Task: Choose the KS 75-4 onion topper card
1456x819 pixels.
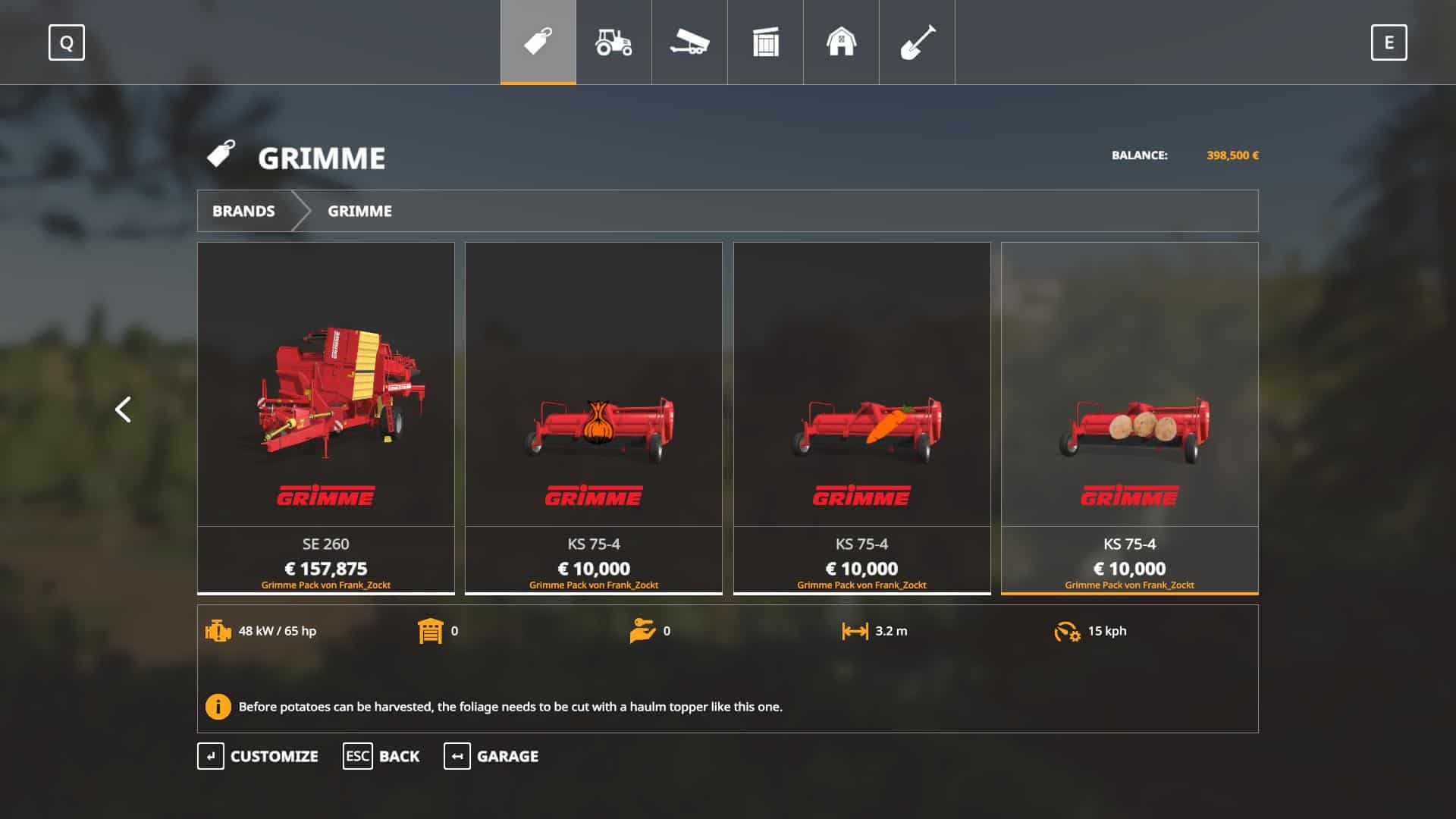Action: point(594,417)
